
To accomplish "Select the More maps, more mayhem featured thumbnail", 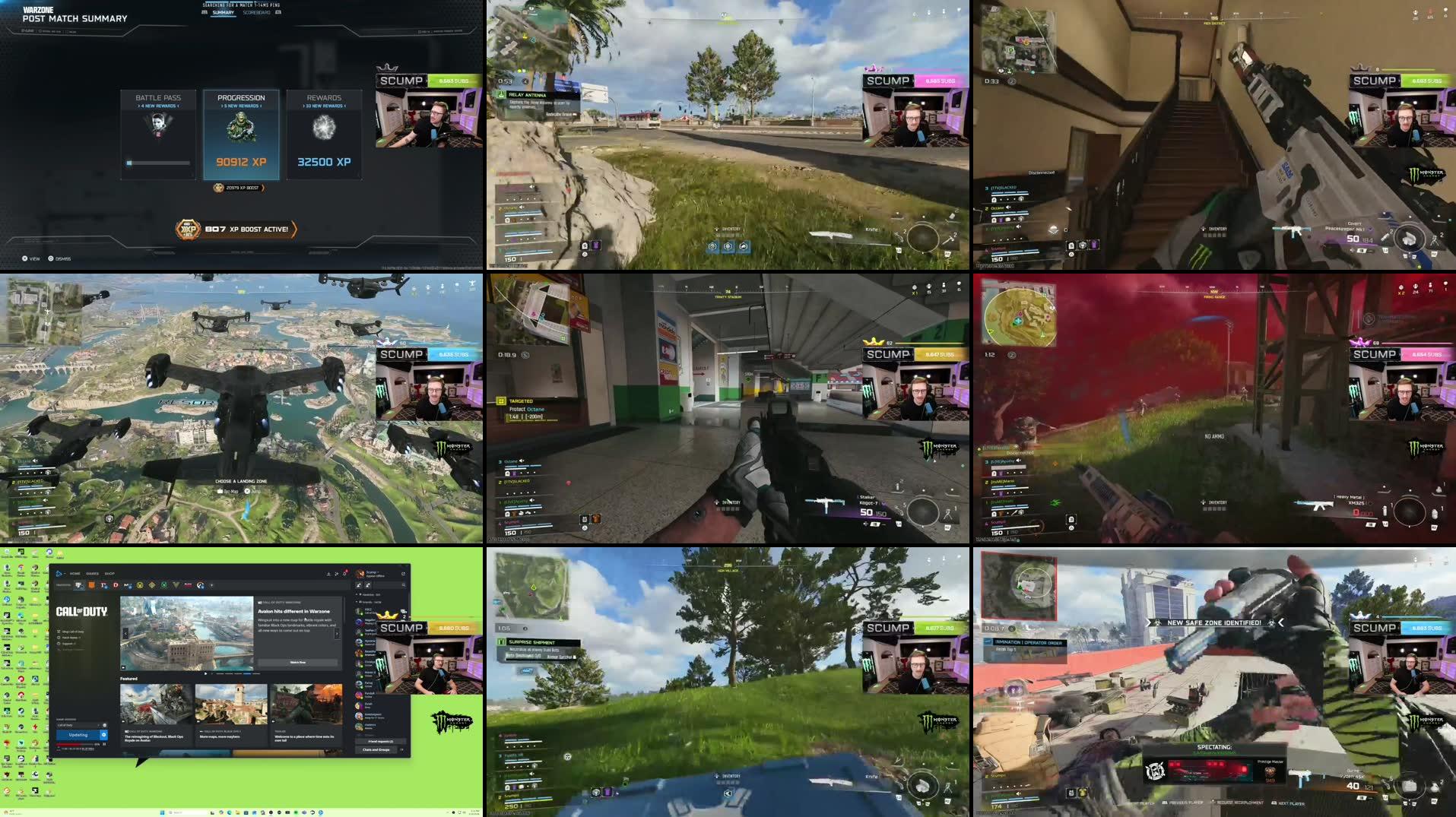I will click(x=233, y=704).
